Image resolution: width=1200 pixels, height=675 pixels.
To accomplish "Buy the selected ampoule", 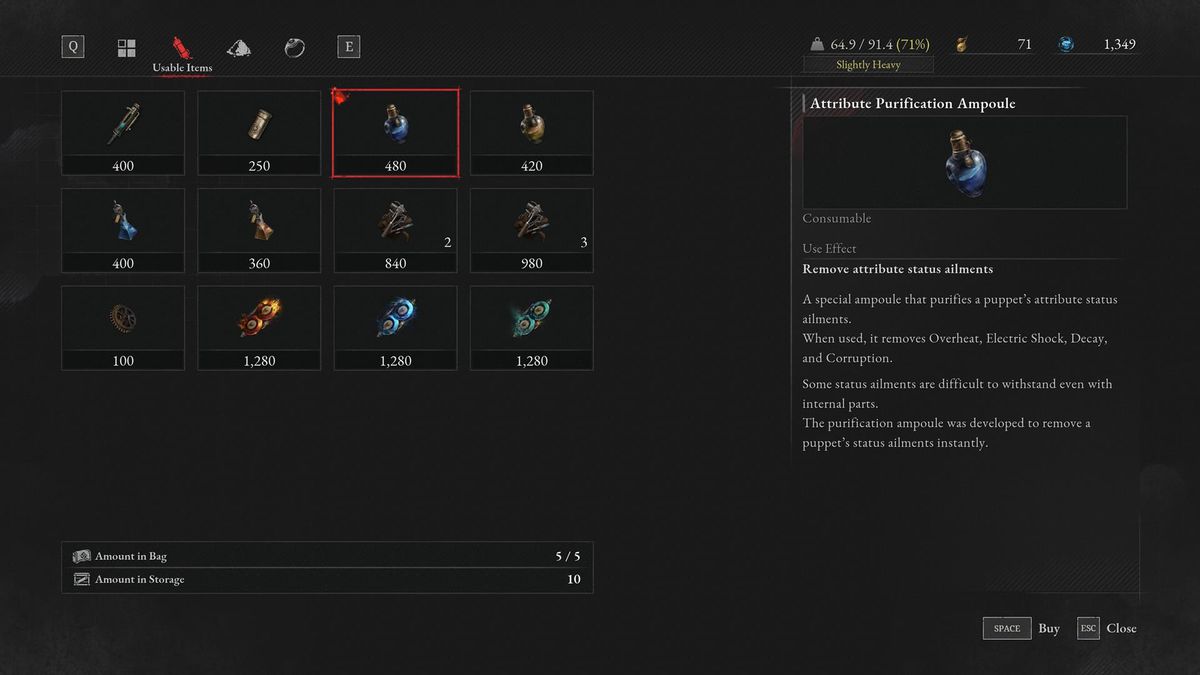I will (1021, 628).
